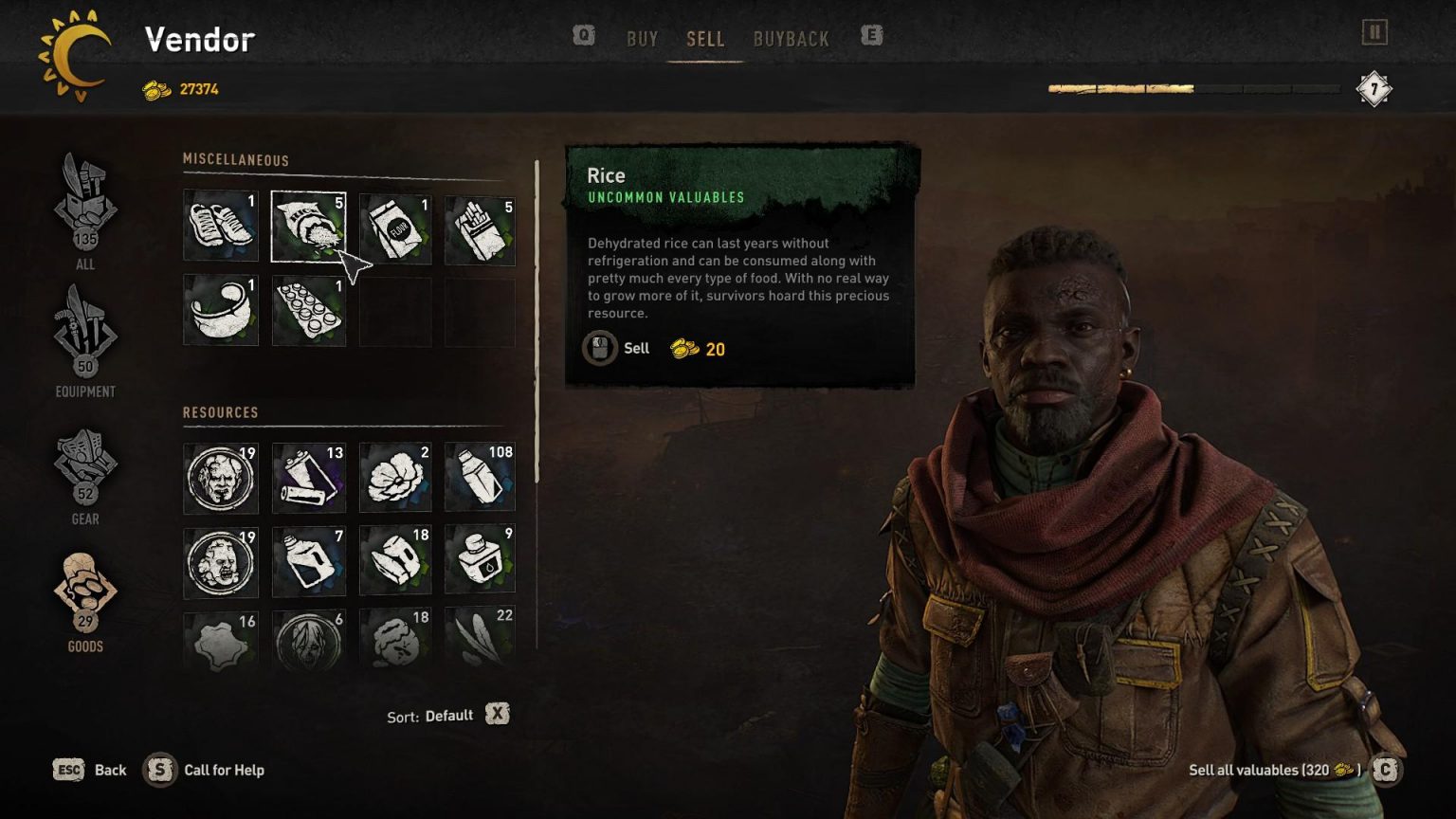
Task: Switch to the BUY tab
Action: (643, 39)
